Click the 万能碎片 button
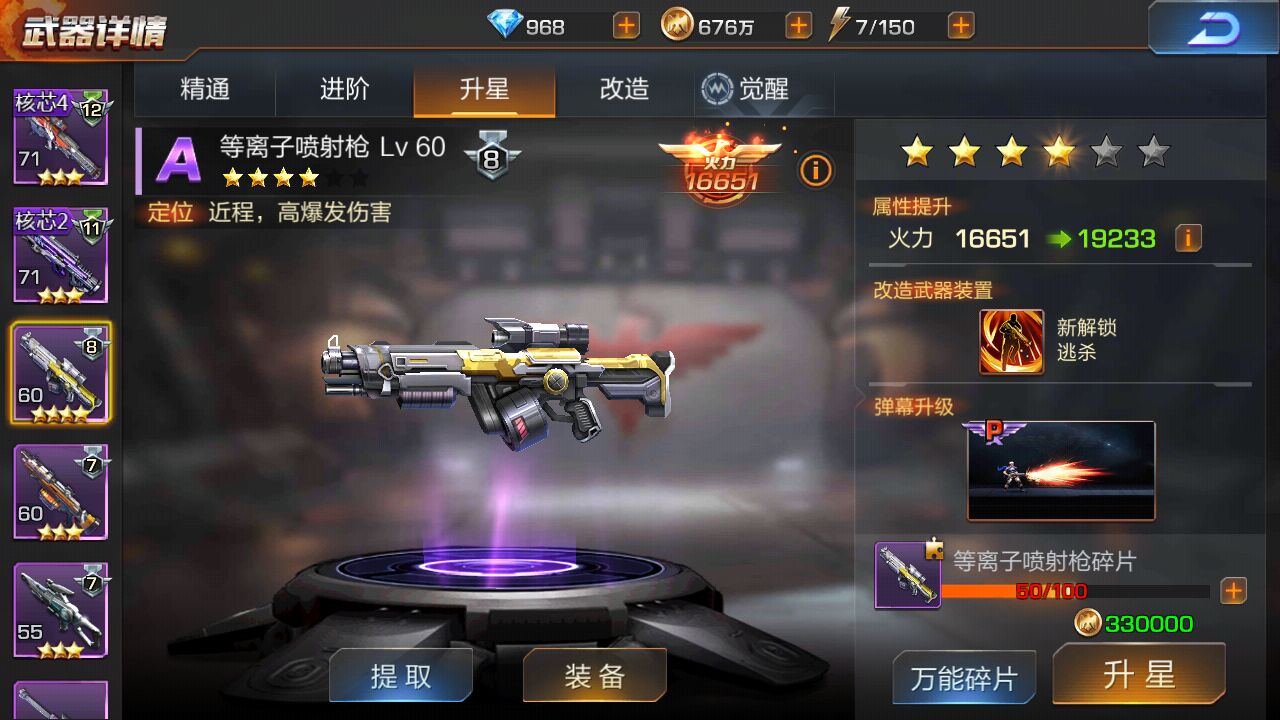 coord(963,676)
